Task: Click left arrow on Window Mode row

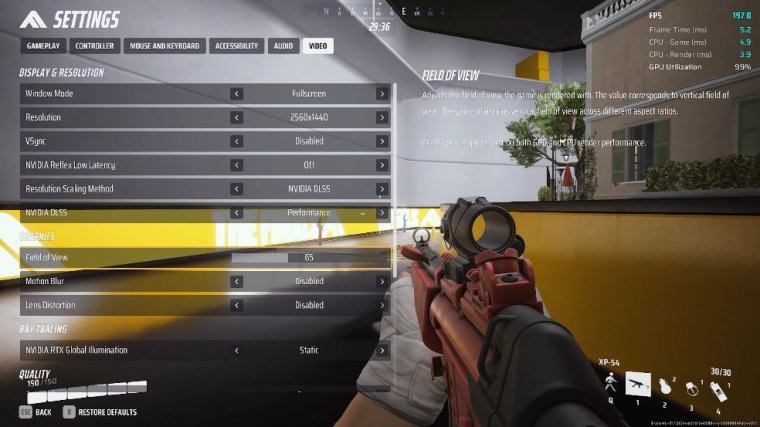Action: (x=237, y=94)
